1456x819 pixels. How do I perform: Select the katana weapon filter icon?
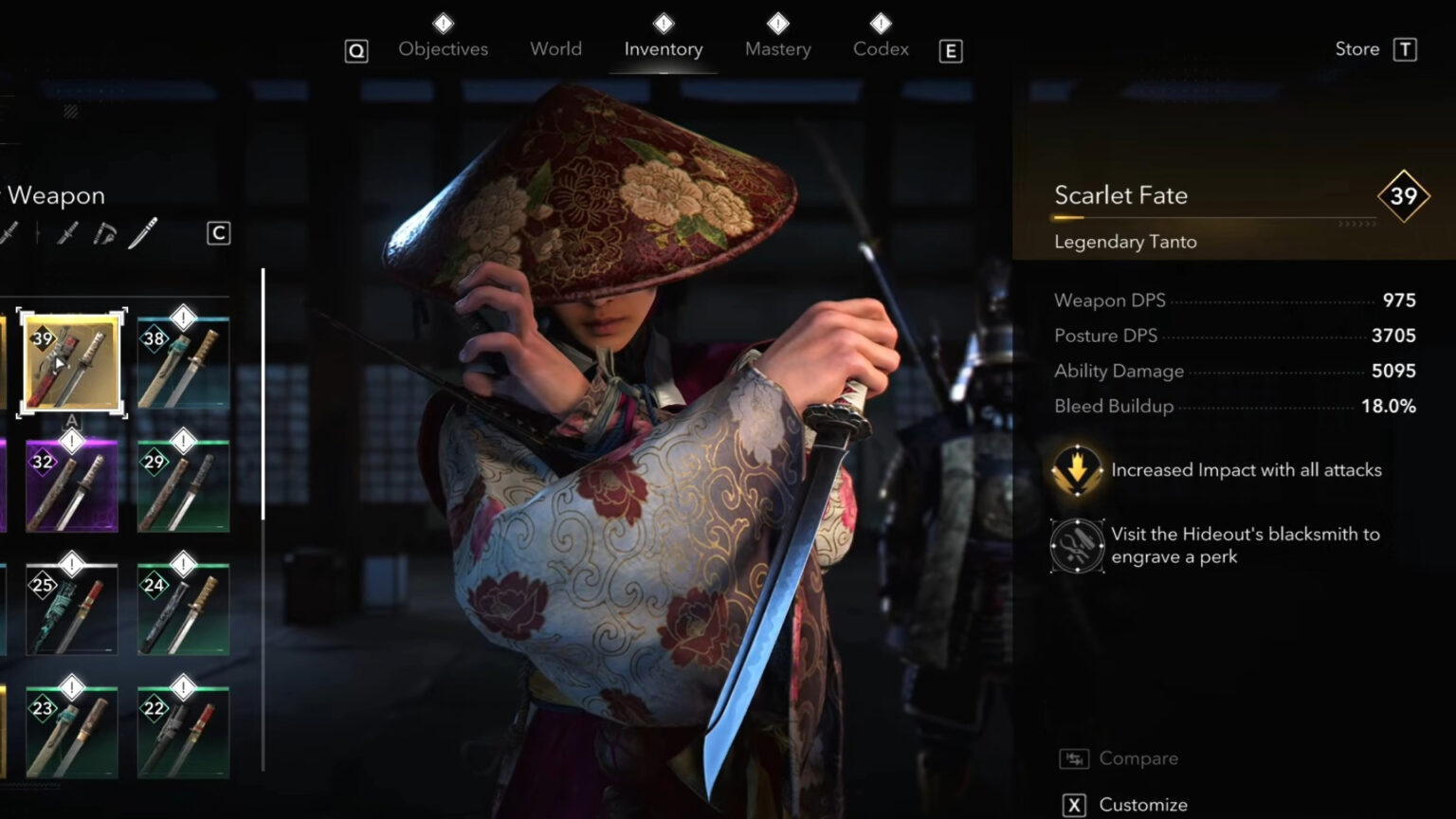66,233
